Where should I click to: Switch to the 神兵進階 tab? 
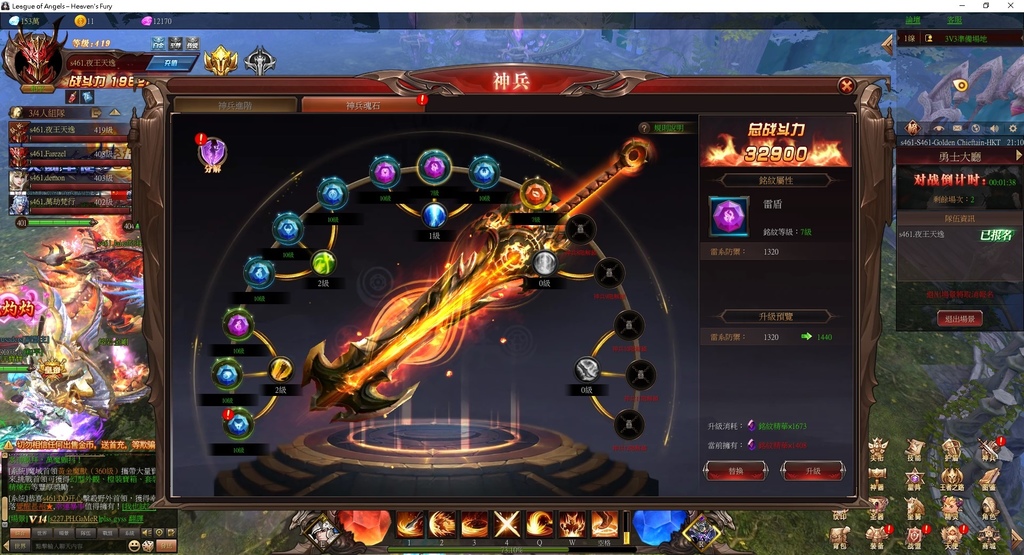[x=235, y=105]
